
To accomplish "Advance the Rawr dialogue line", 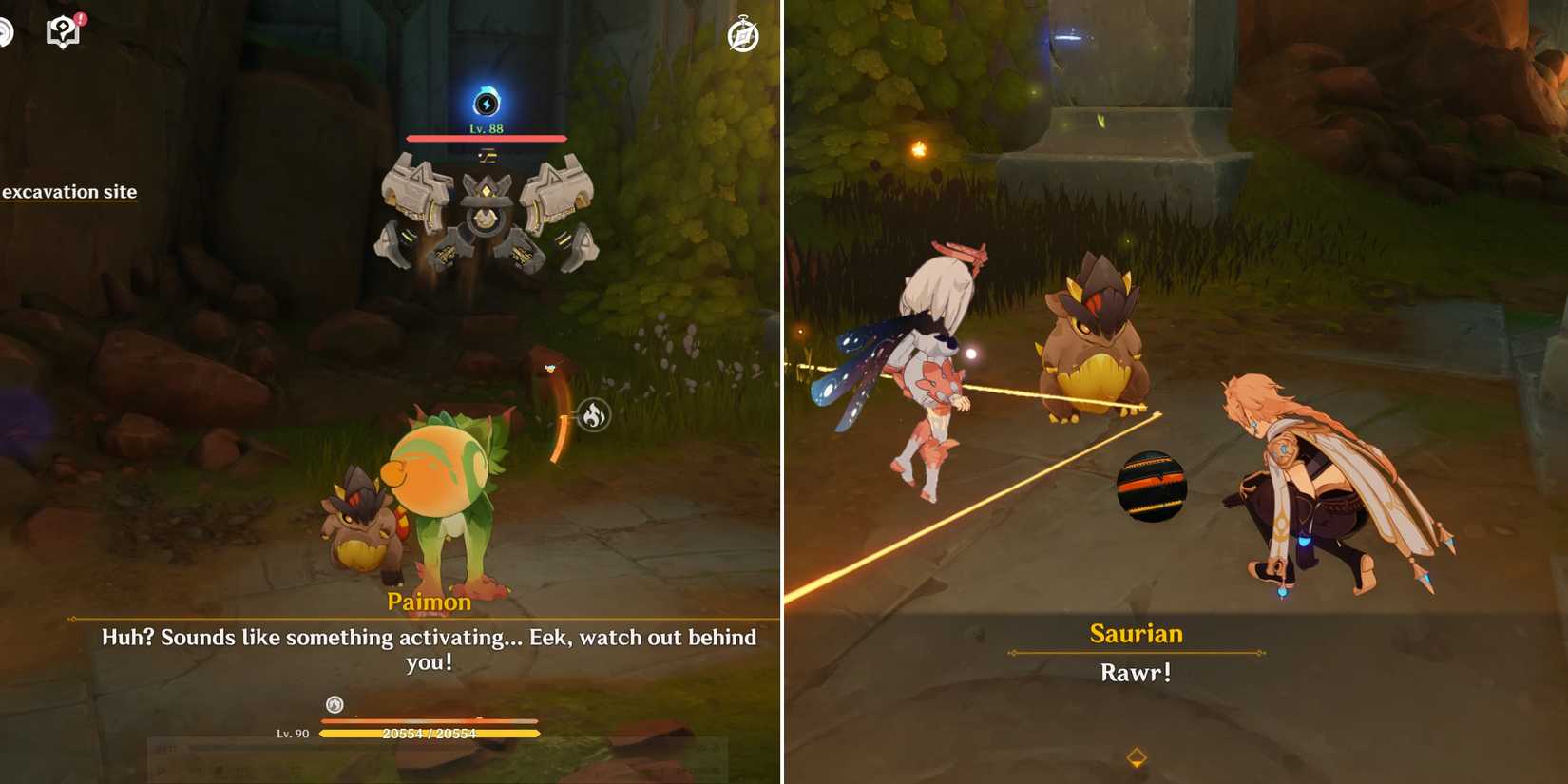I will tap(1136, 672).
